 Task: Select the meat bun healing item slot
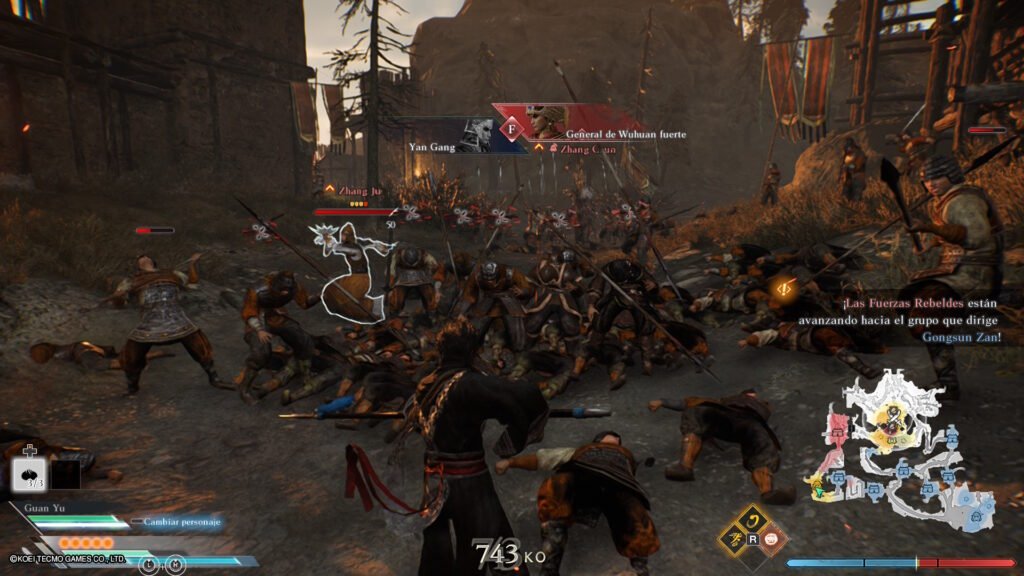(x=28, y=475)
